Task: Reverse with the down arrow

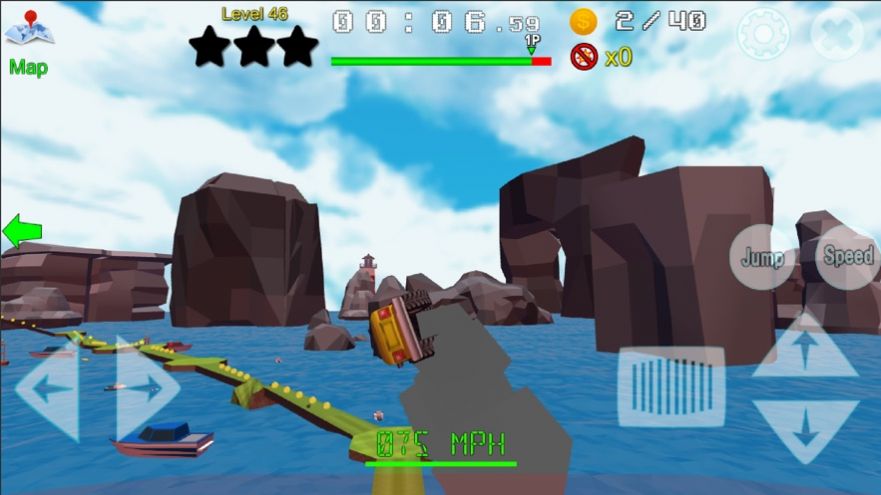Action: [x=804, y=429]
